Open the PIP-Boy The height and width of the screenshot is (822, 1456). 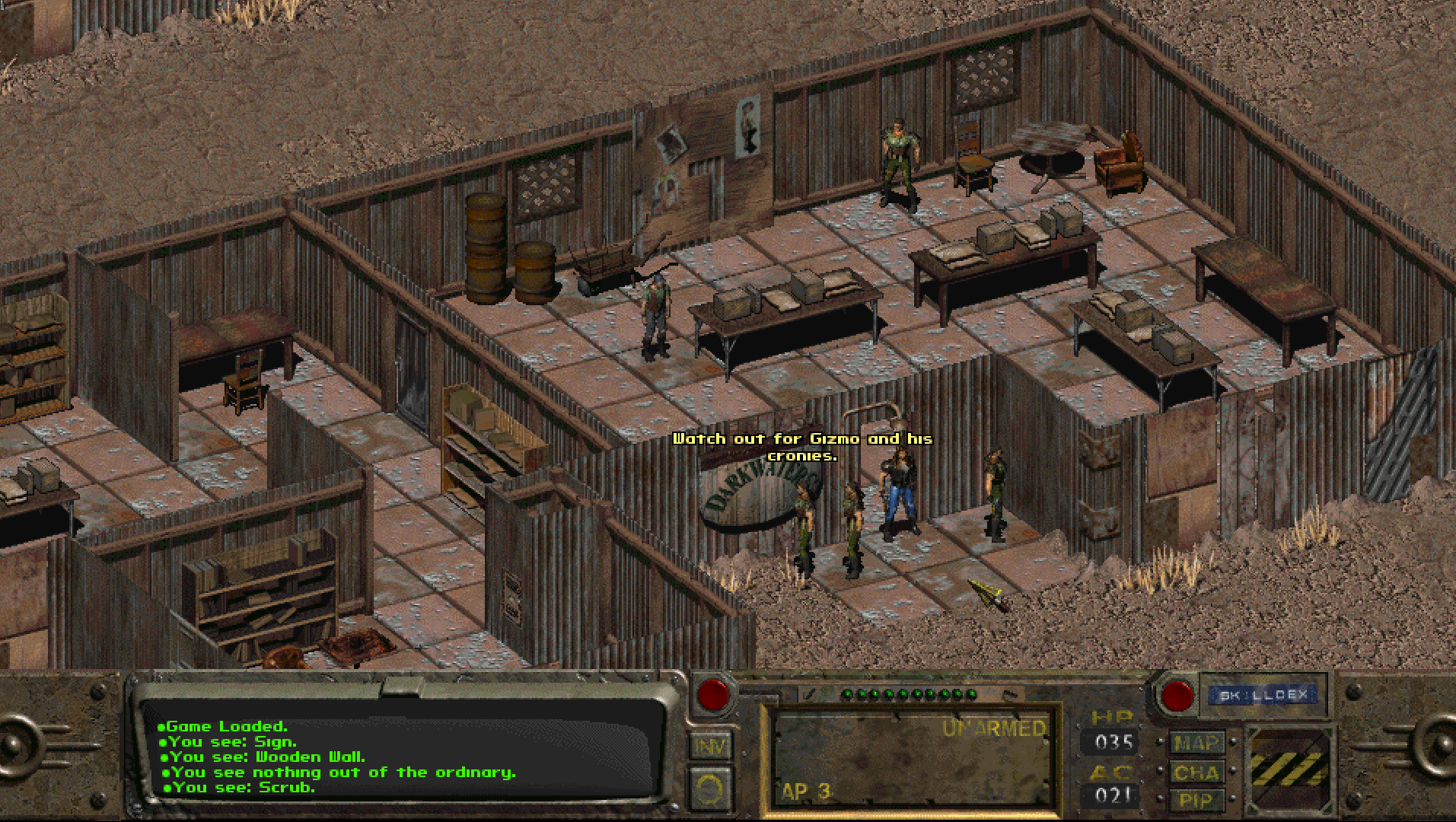tap(1197, 800)
